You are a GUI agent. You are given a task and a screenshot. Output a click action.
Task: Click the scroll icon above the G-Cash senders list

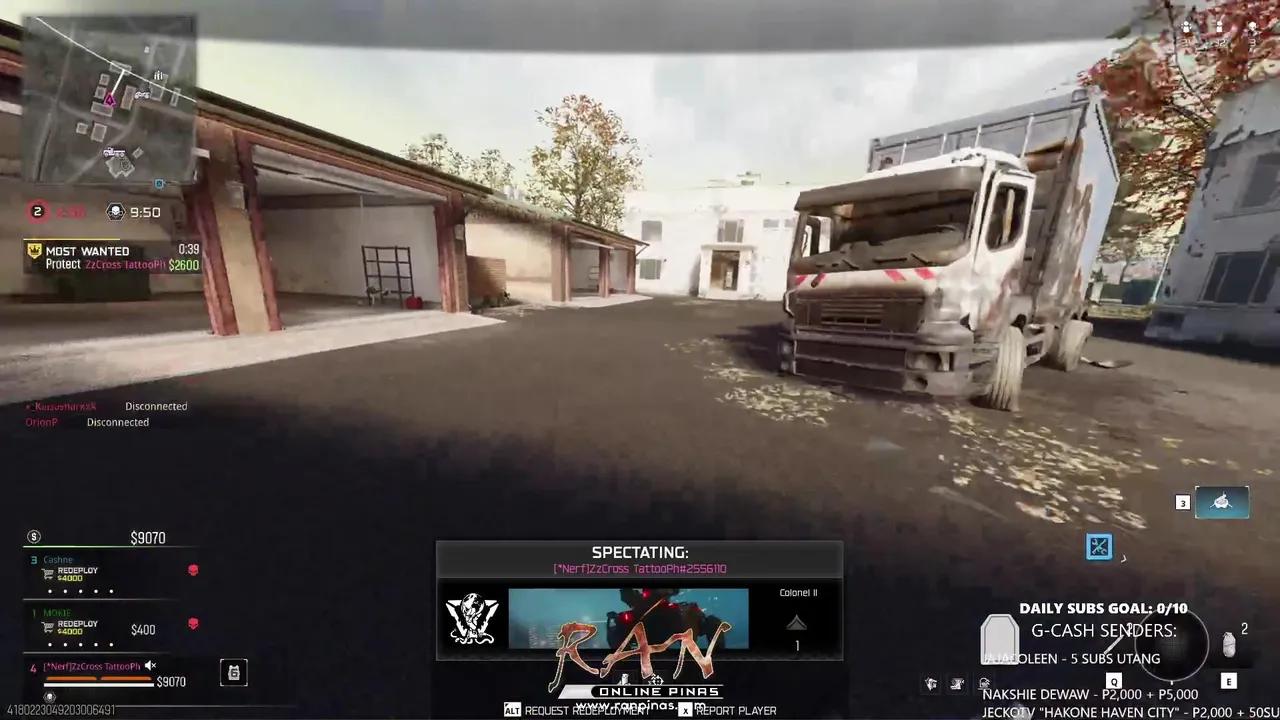coord(1001,640)
